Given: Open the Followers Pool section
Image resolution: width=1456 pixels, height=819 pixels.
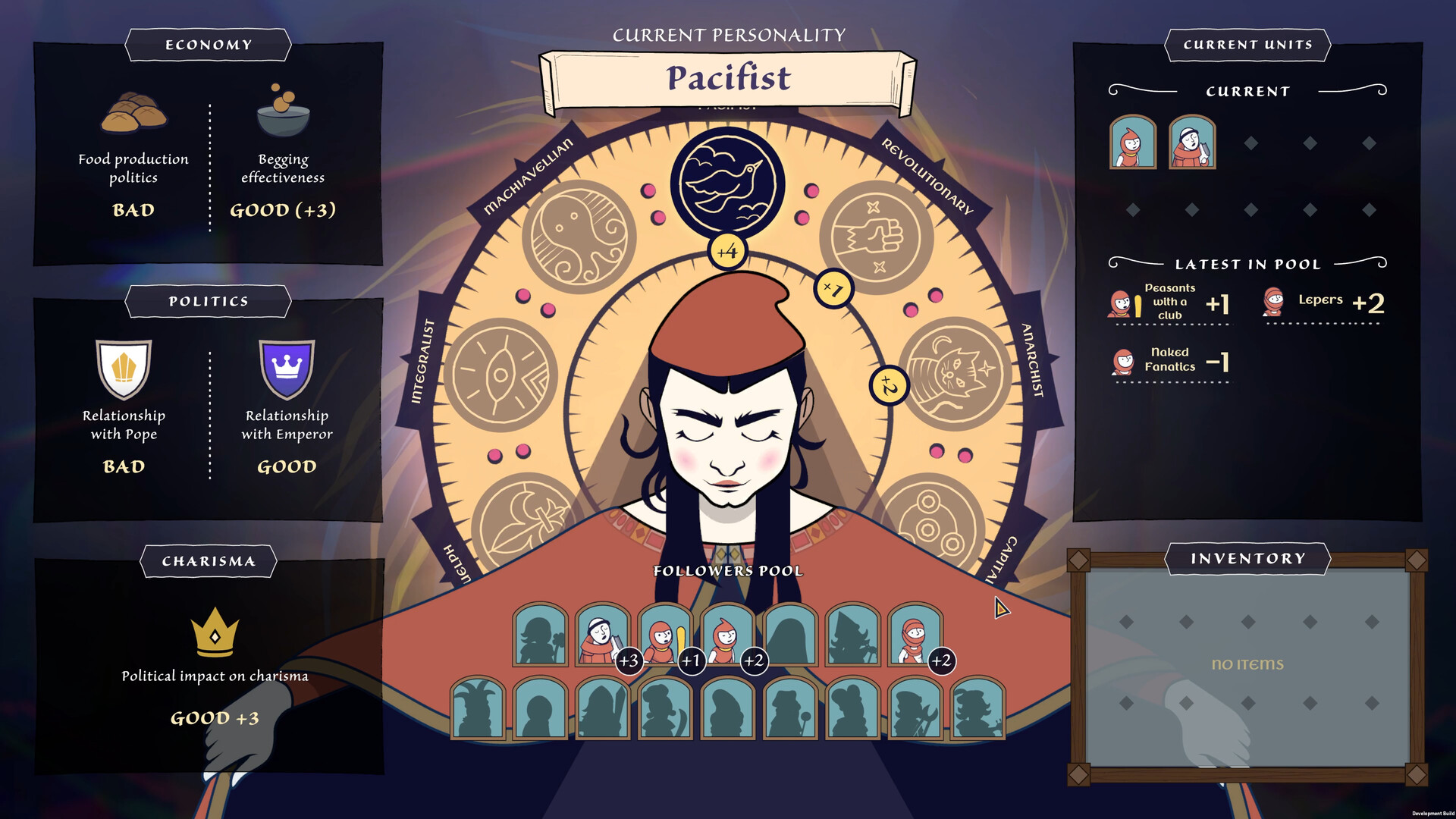Looking at the screenshot, I should point(729,570).
